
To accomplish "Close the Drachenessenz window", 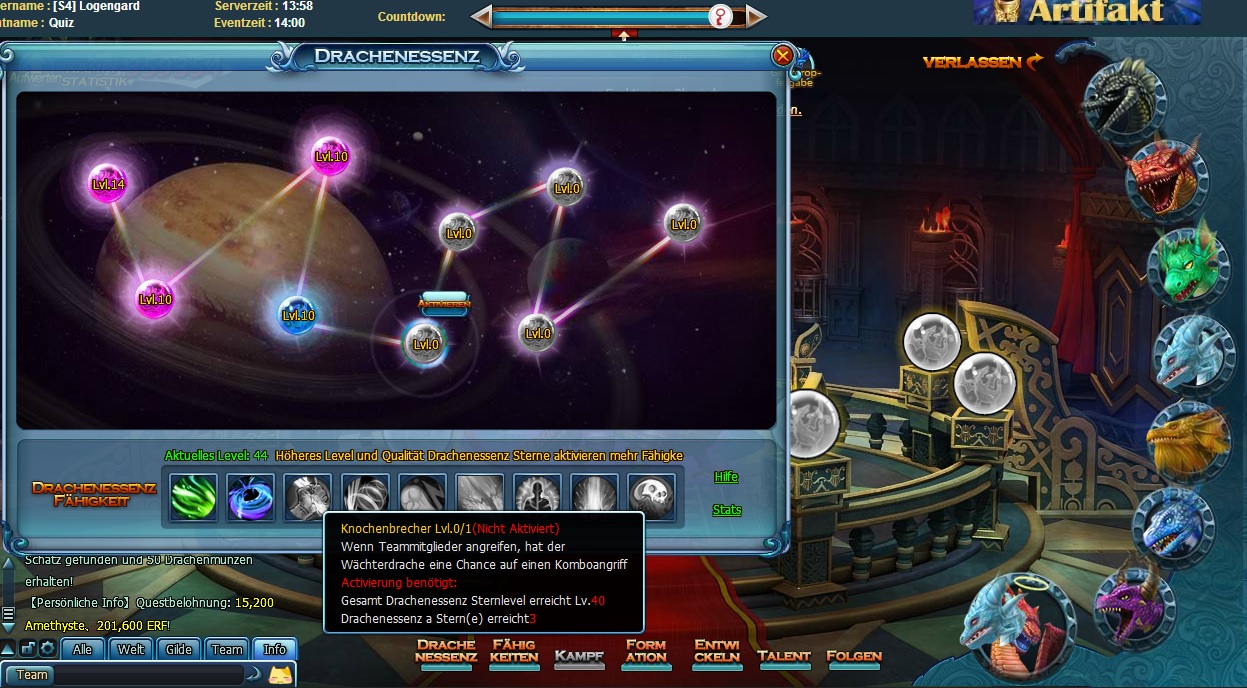I will (x=783, y=56).
